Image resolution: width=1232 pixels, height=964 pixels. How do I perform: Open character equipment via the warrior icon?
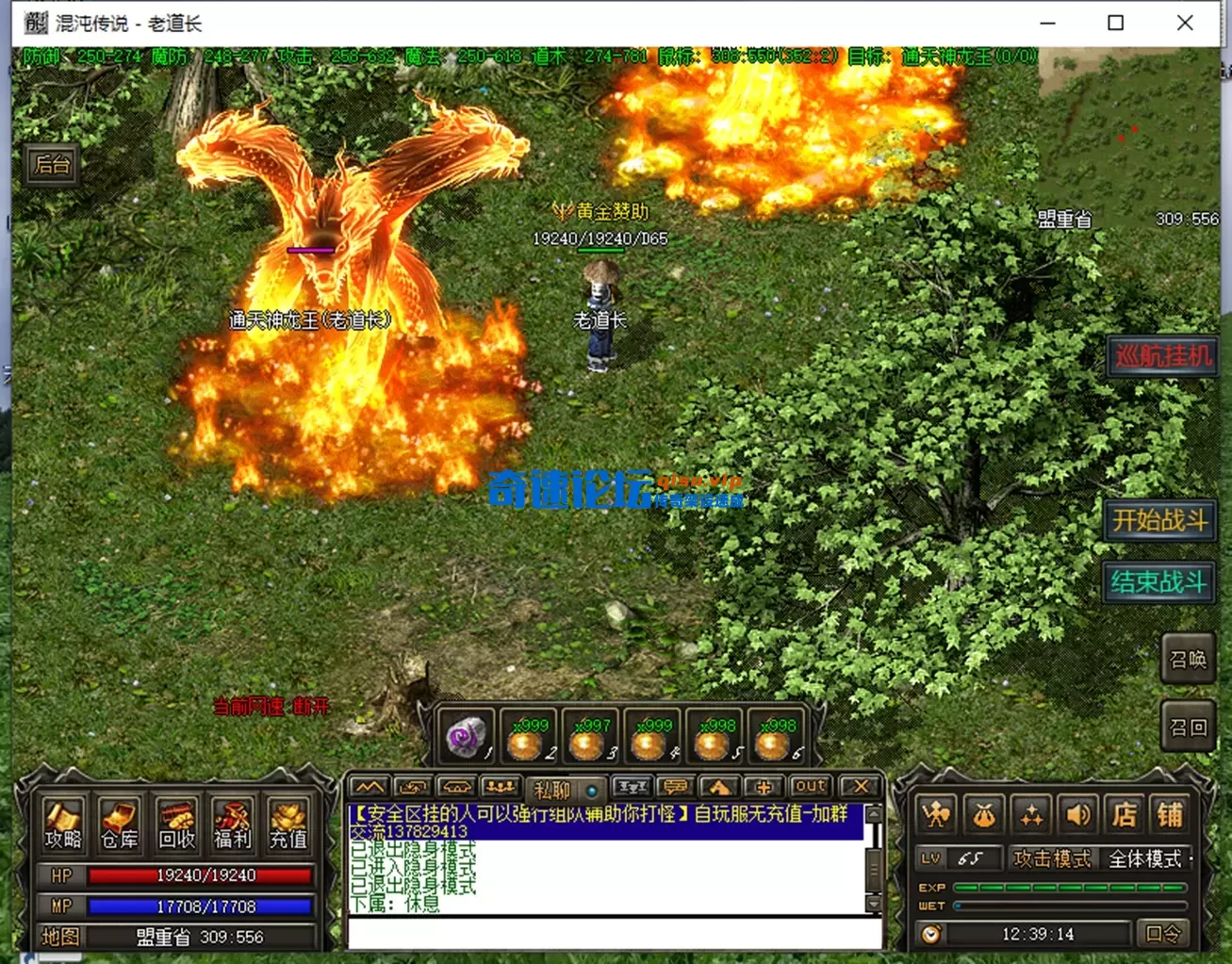click(x=936, y=816)
